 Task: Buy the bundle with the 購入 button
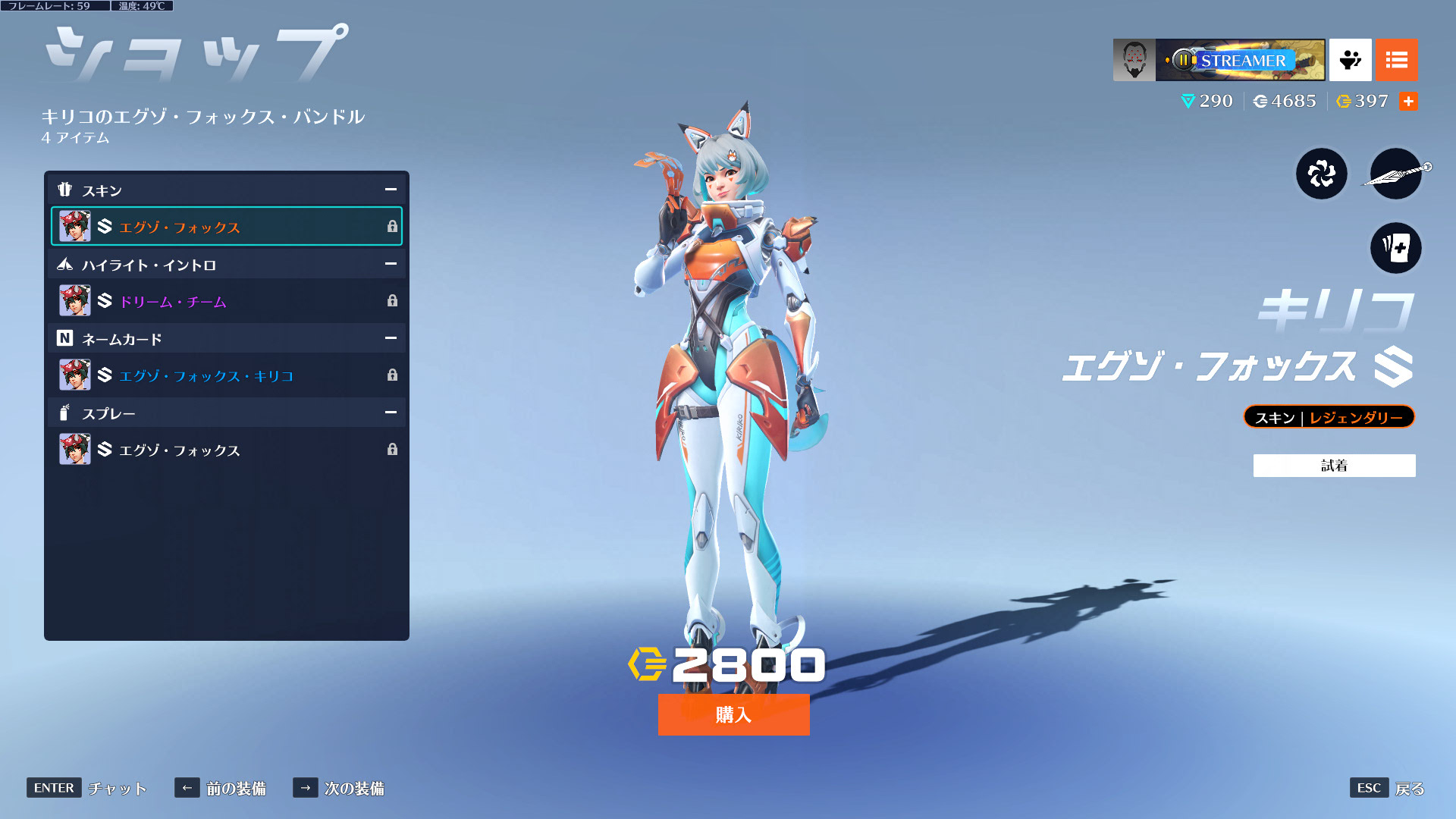733,714
